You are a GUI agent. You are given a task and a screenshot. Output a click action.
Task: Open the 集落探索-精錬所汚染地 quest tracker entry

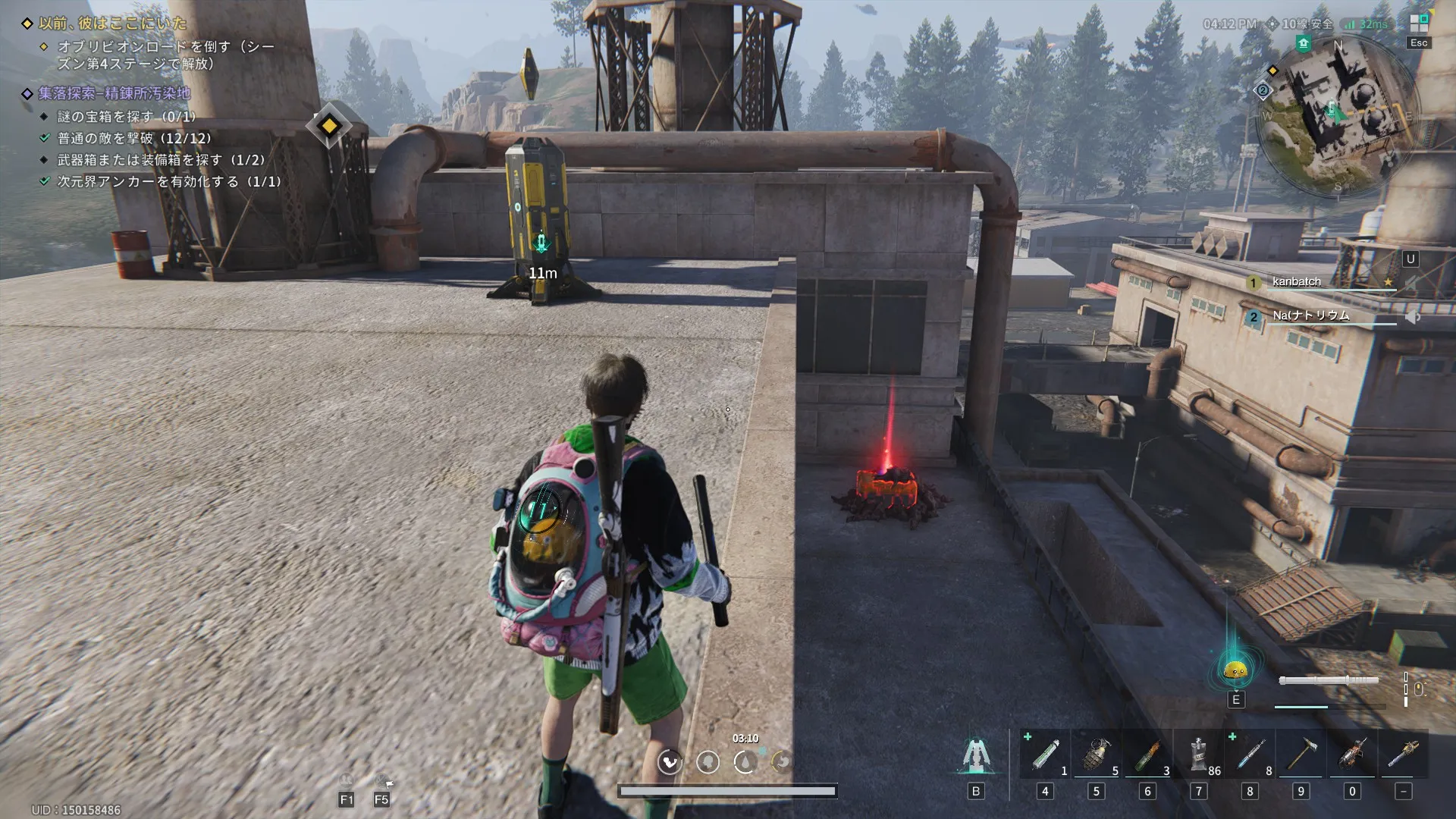(114, 93)
